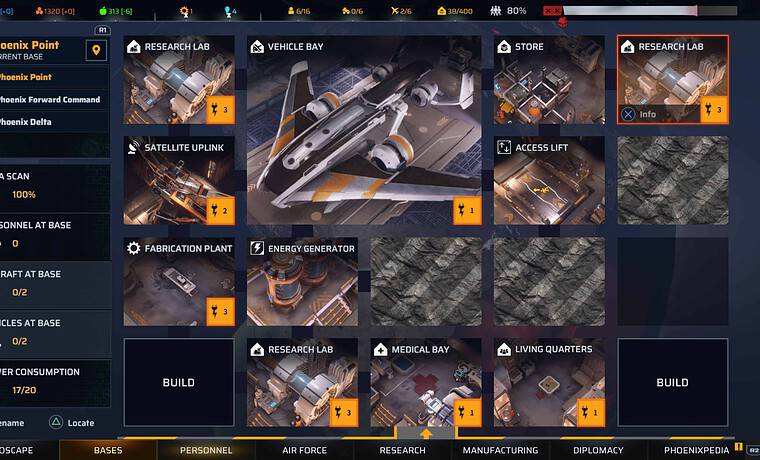Screen dimensions: 760x460
Task: Open the Bases tab
Action: (108, 450)
